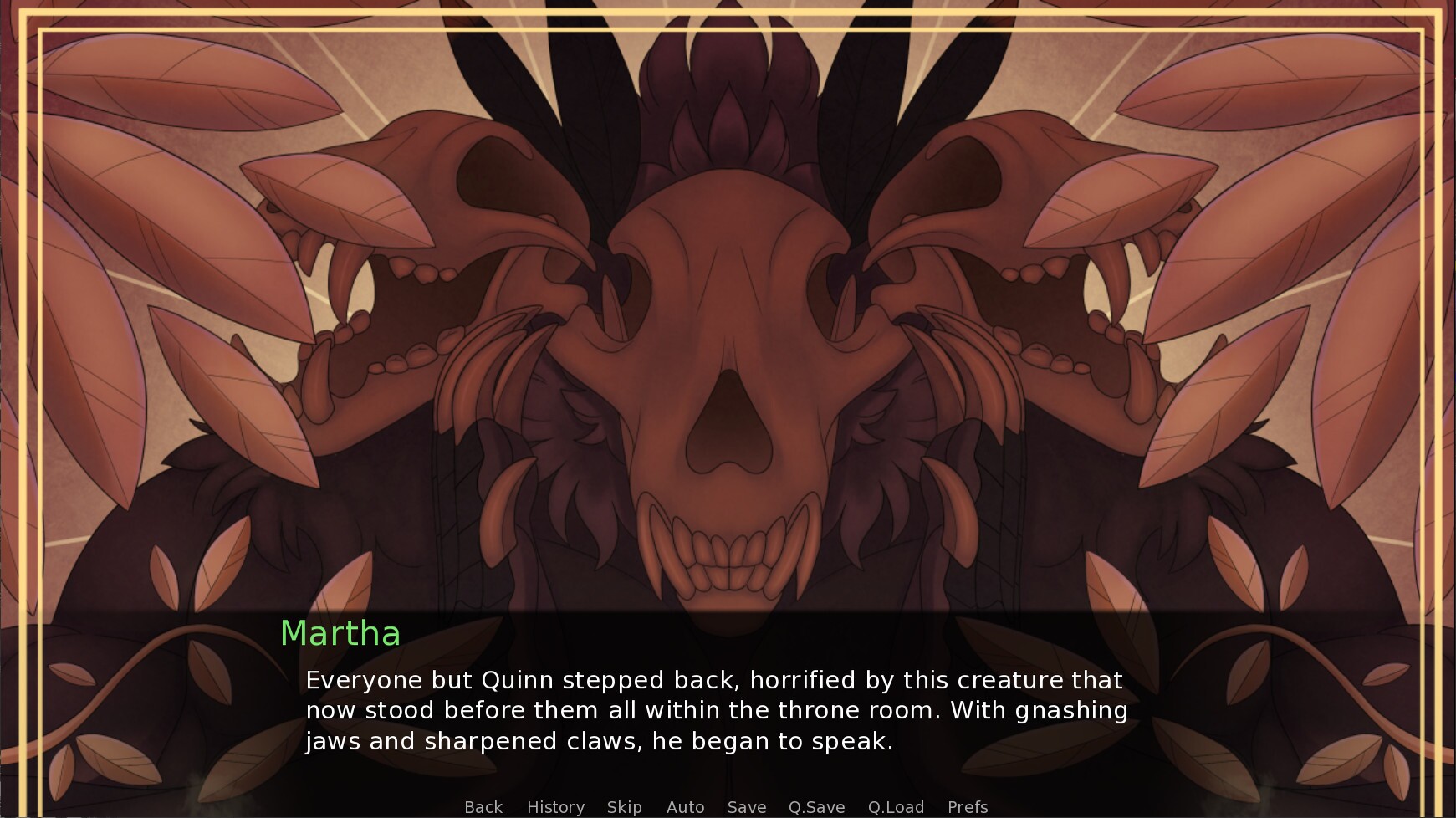Review past text via History

tap(555, 806)
